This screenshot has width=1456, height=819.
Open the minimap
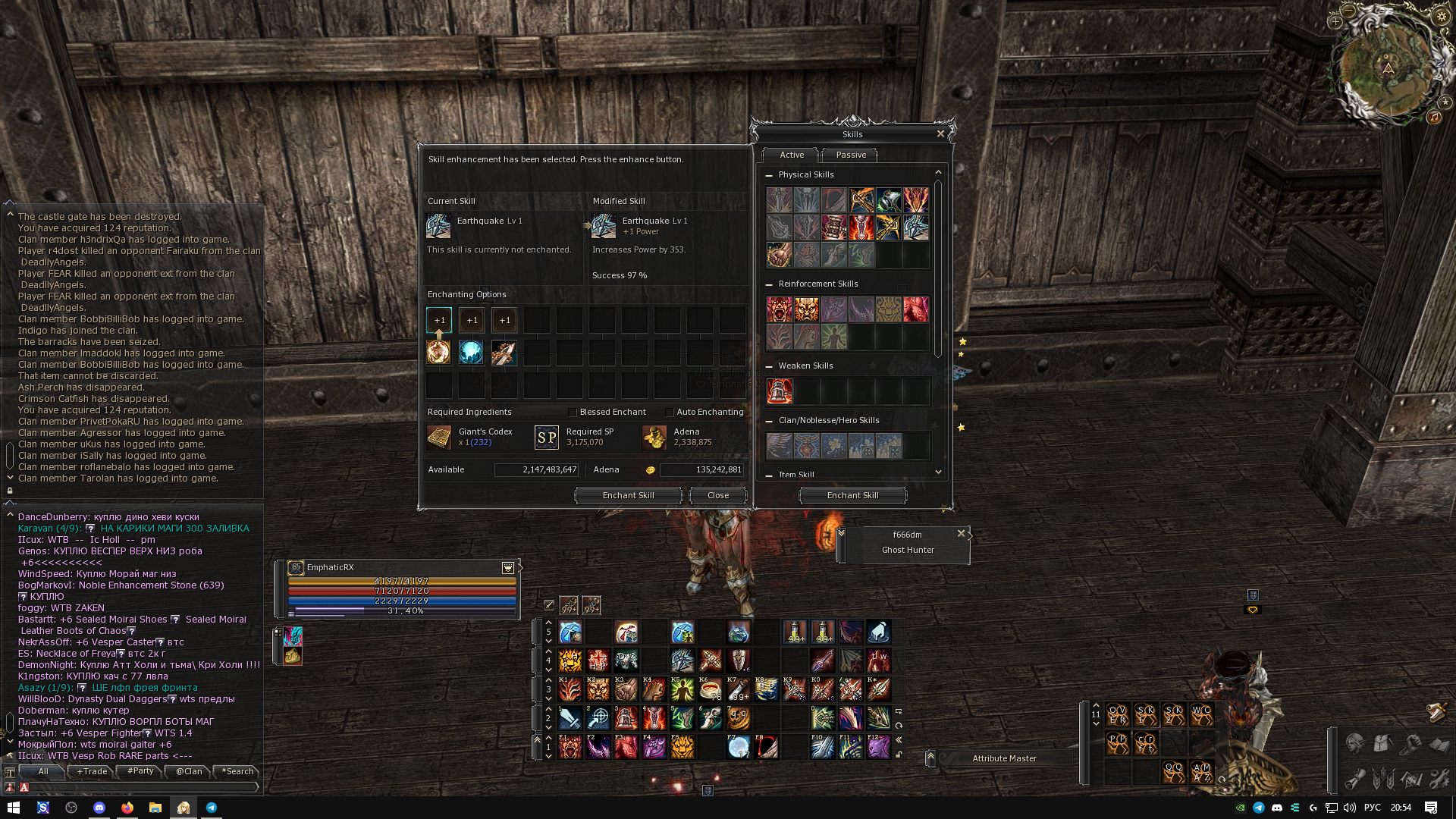[x=1387, y=70]
